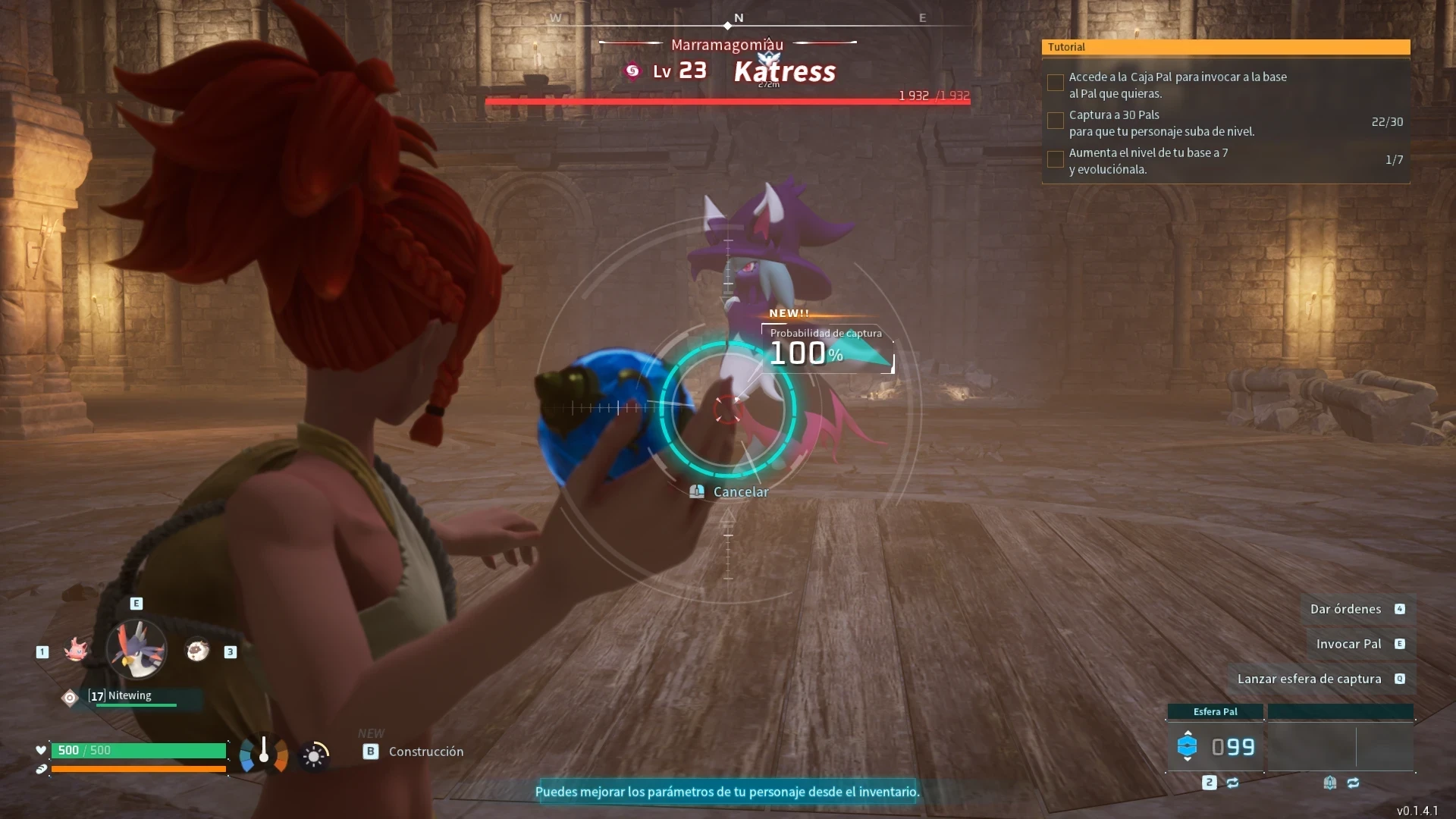Click the cycle arrows under the Esfera Pal counter

click(x=1232, y=782)
